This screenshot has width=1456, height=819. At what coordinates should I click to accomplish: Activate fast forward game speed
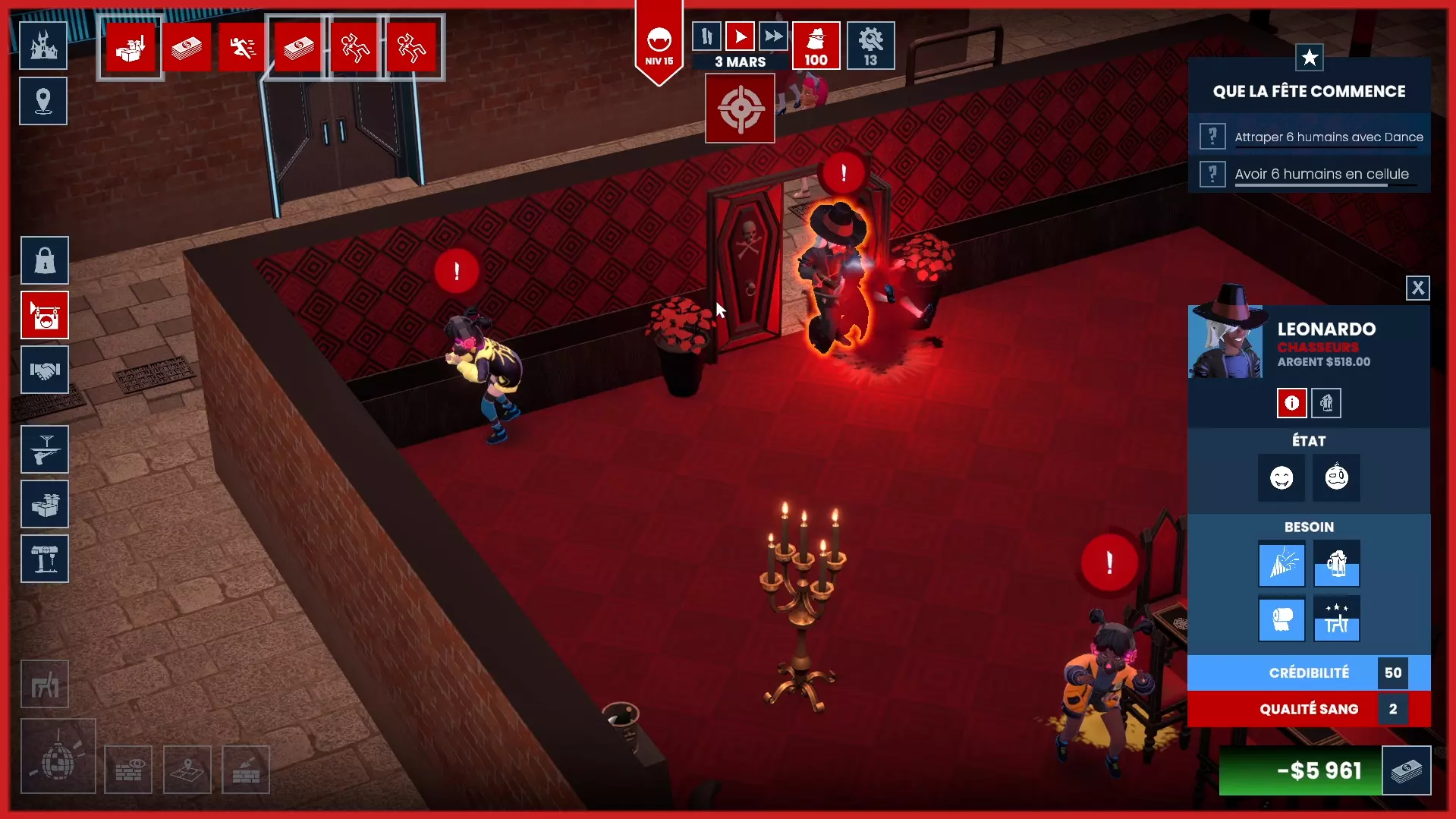point(774,36)
